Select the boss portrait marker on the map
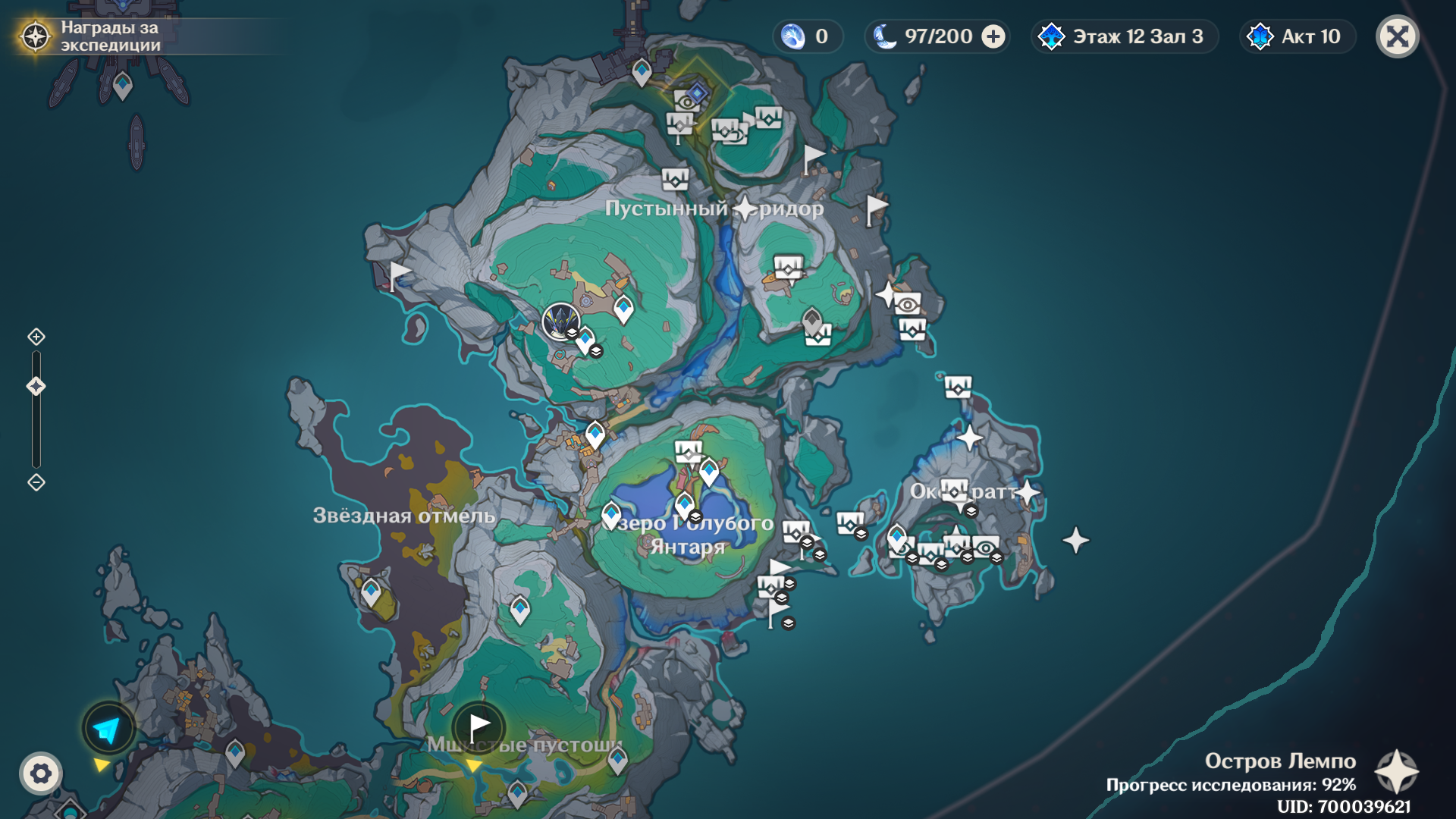The height and width of the screenshot is (819, 1456). pos(561,322)
